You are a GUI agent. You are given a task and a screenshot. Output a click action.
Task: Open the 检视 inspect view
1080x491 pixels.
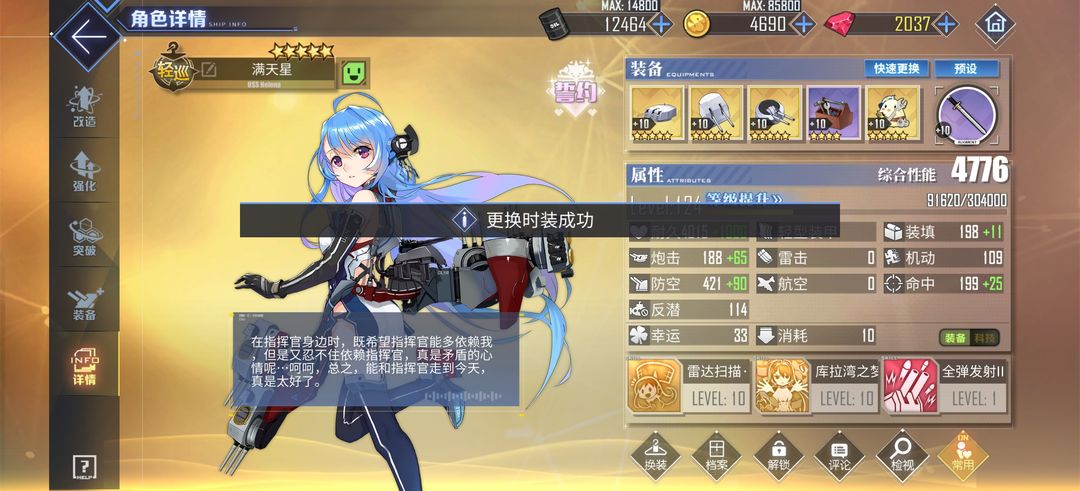click(901, 456)
